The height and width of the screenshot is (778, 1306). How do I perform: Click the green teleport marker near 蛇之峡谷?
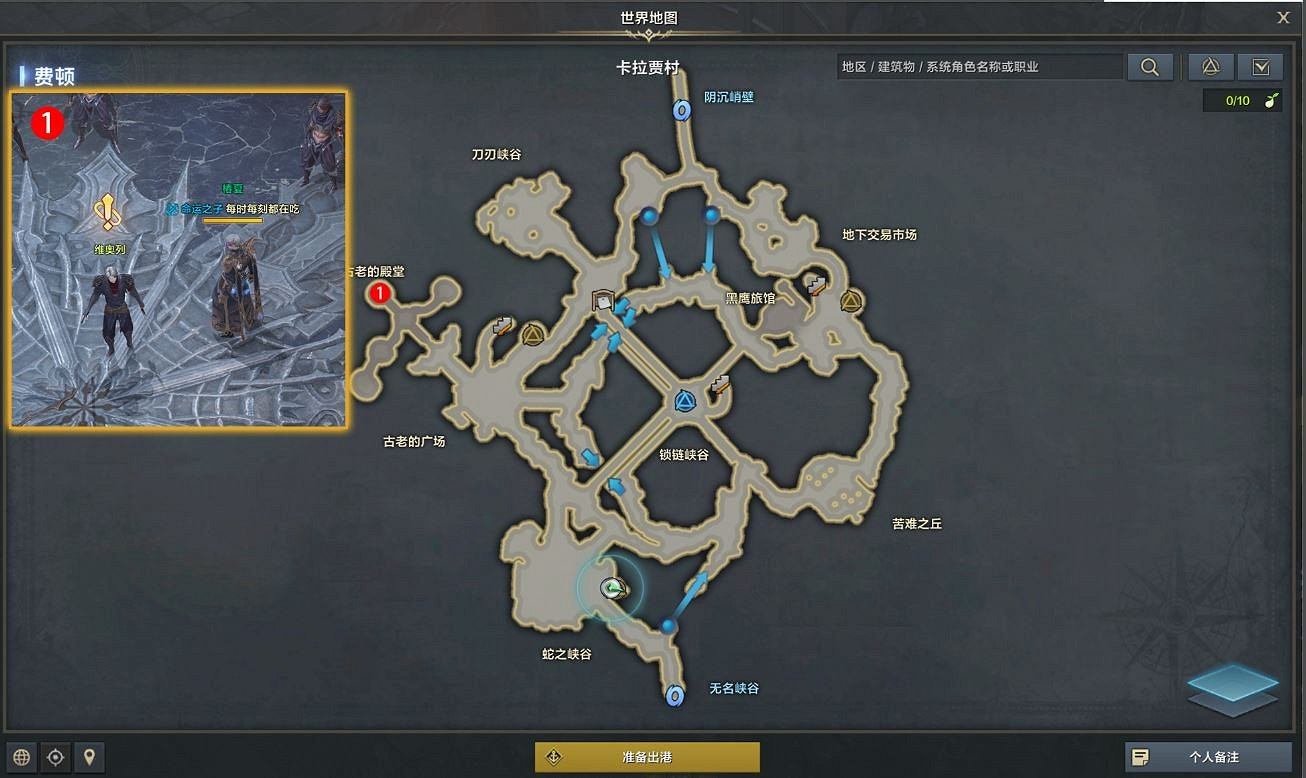(614, 589)
